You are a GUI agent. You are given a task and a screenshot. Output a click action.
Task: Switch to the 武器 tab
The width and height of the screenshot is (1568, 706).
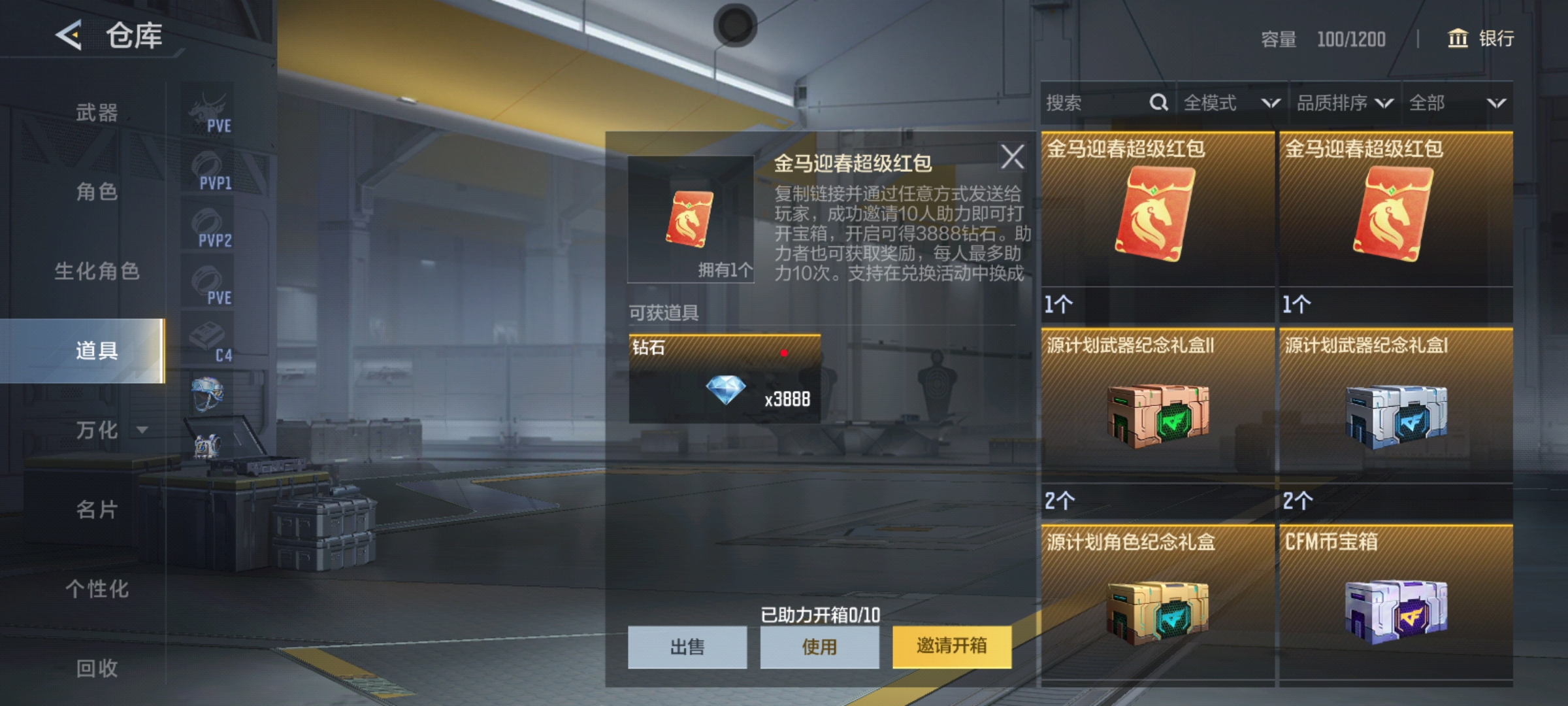tap(98, 112)
